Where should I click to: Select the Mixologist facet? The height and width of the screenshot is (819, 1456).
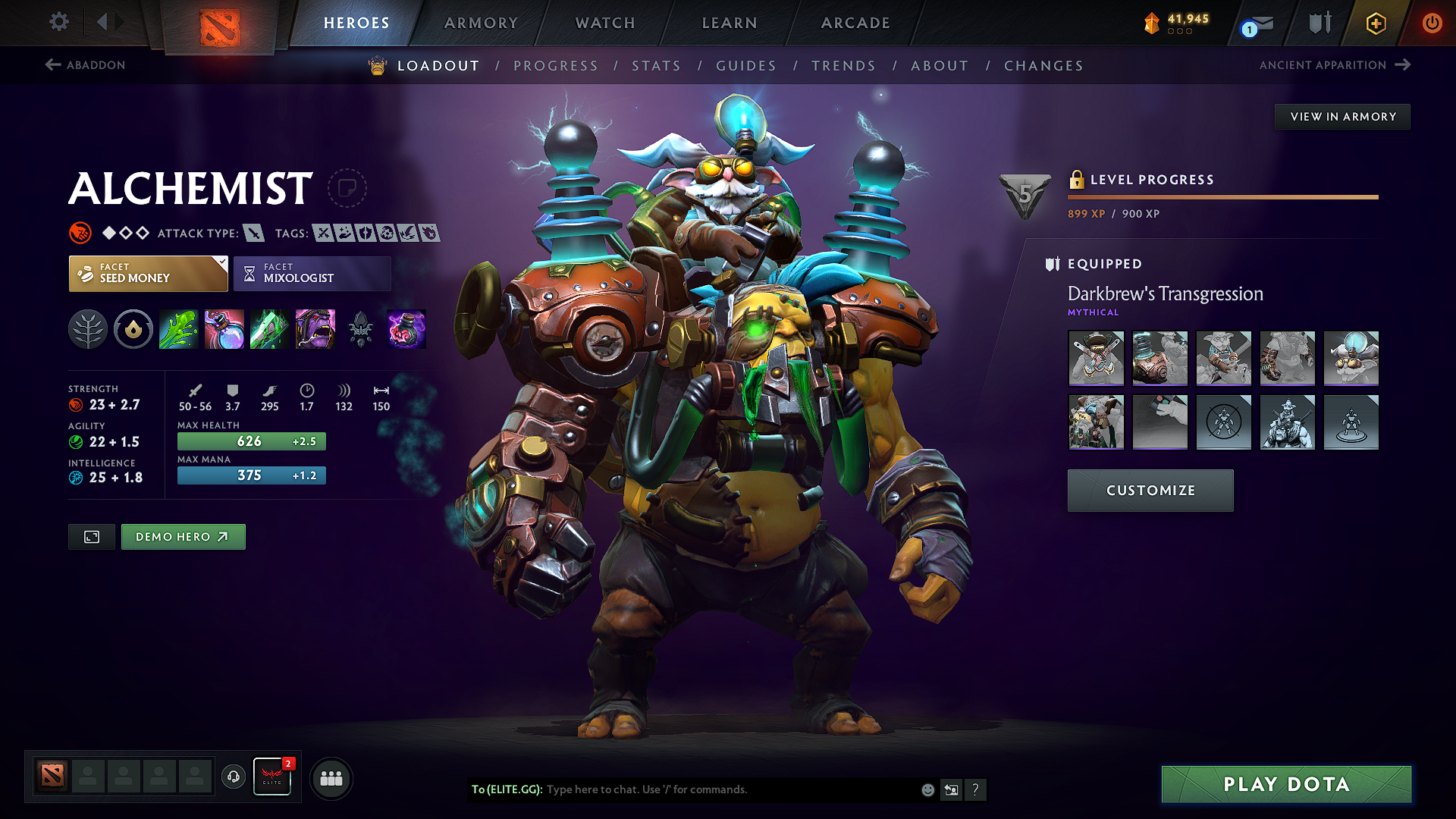pyautogui.click(x=312, y=273)
